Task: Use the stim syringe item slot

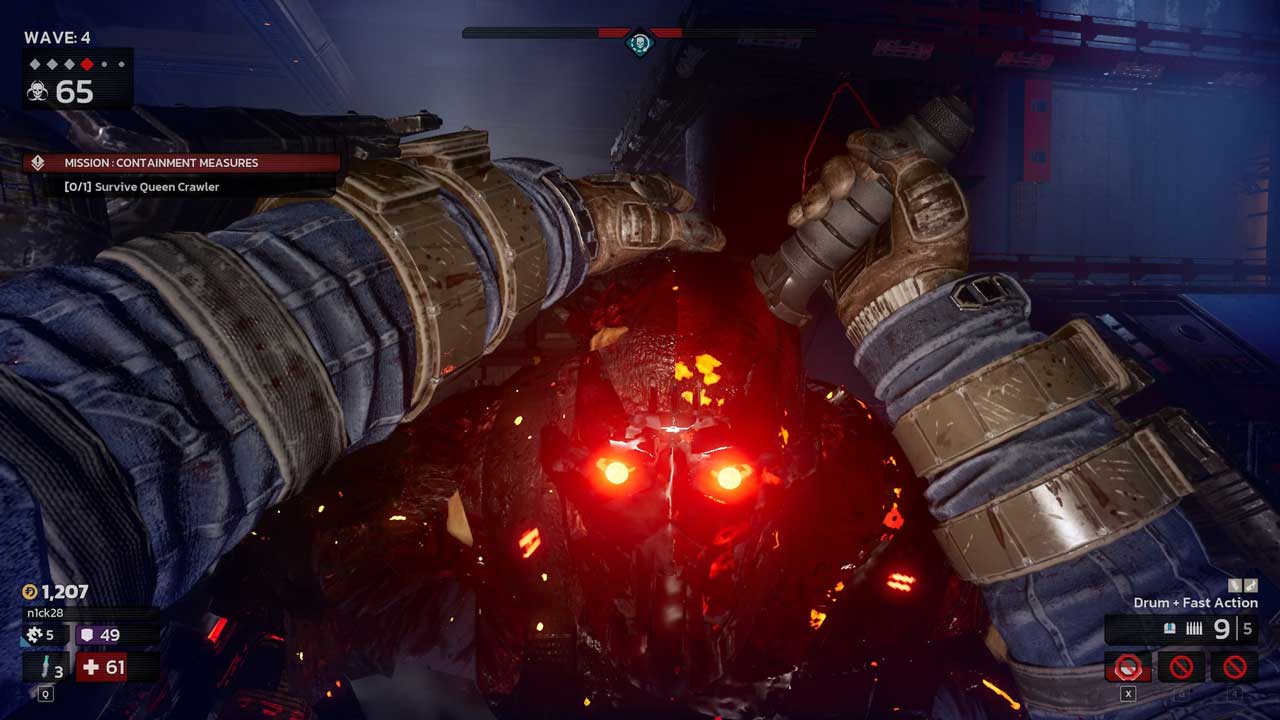Action: [47, 667]
